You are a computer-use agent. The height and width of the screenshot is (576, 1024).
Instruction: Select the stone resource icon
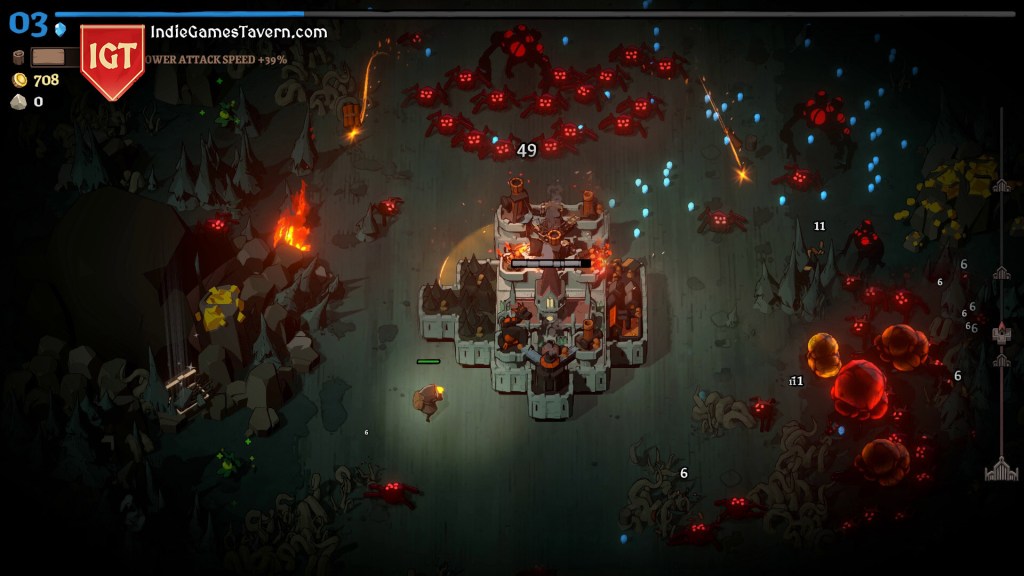19,102
